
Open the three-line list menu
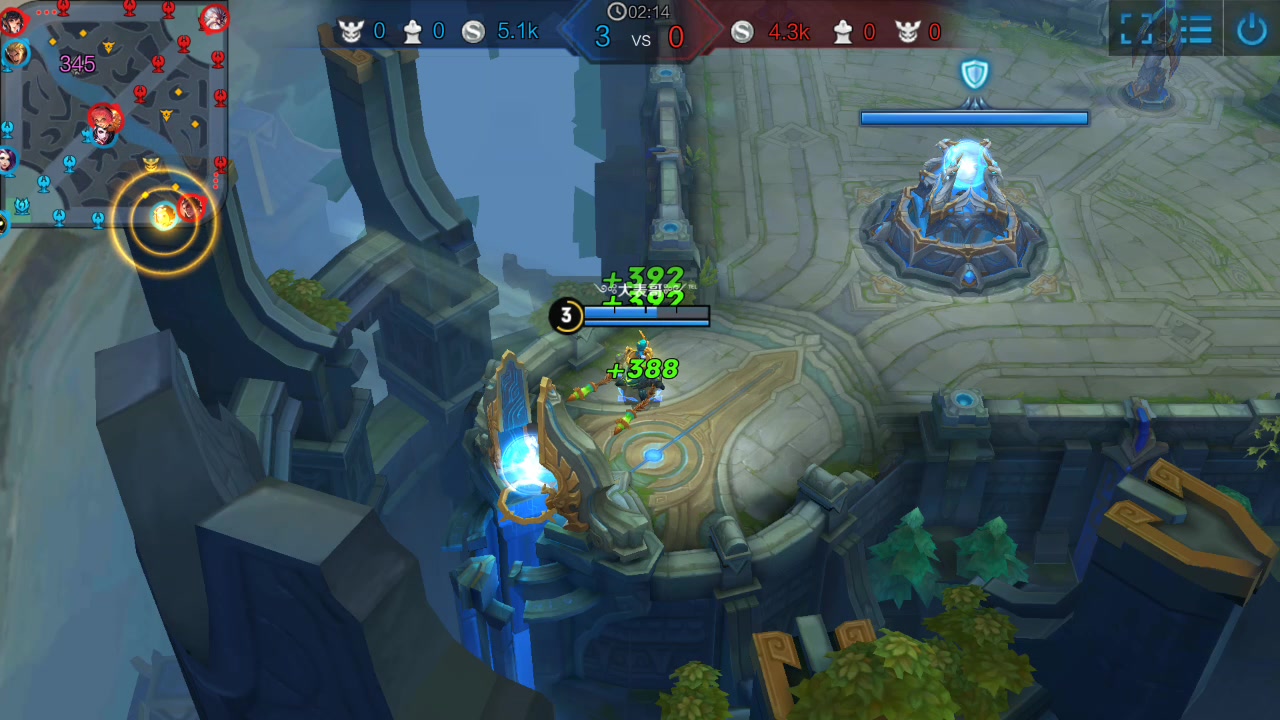(x=1195, y=29)
